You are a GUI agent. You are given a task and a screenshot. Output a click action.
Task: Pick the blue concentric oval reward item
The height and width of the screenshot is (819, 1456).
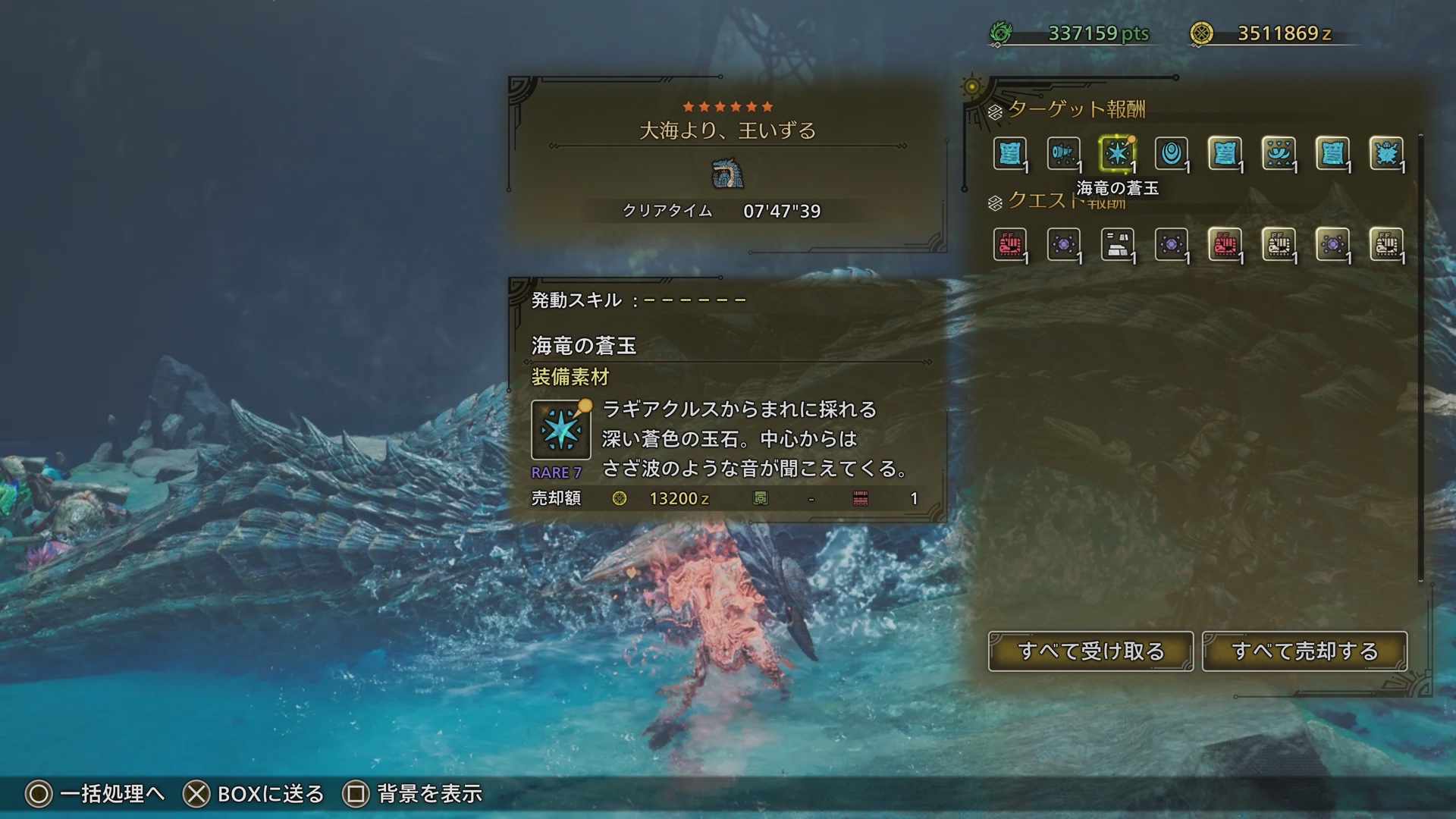tap(1171, 154)
